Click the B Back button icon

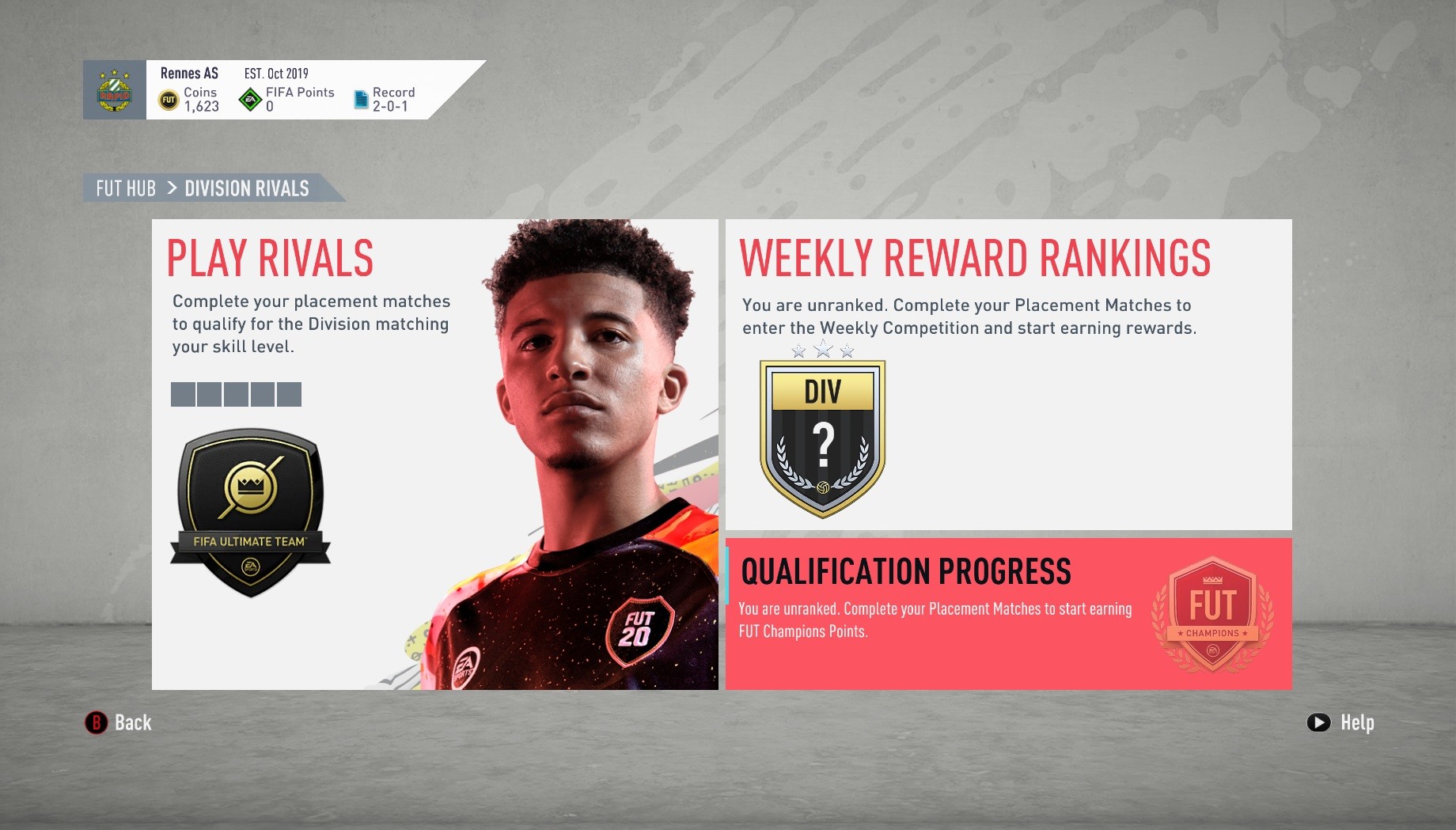pyautogui.click(x=95, y=722)
